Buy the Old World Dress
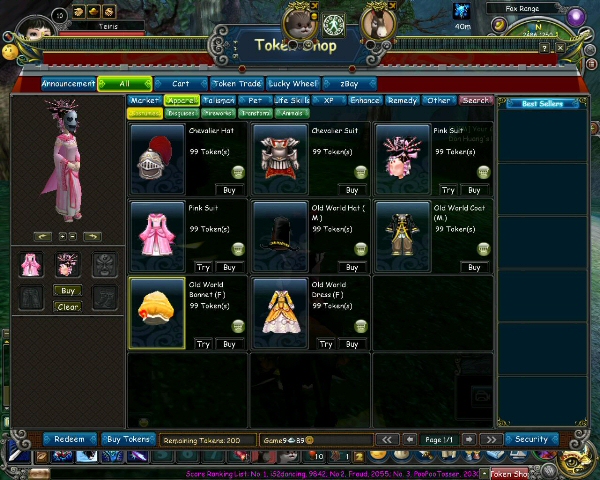The width and height of the screenshot is (600, 480). (x=351, y=344)
